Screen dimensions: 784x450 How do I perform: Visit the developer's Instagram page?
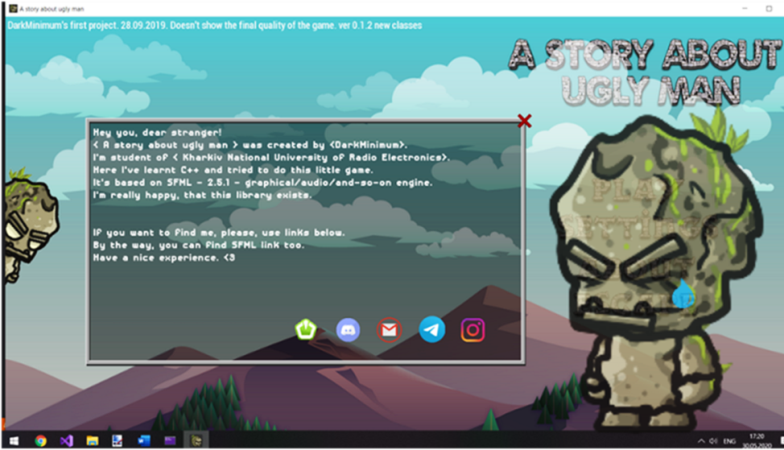pyautogui.click(x=473, y=329)
